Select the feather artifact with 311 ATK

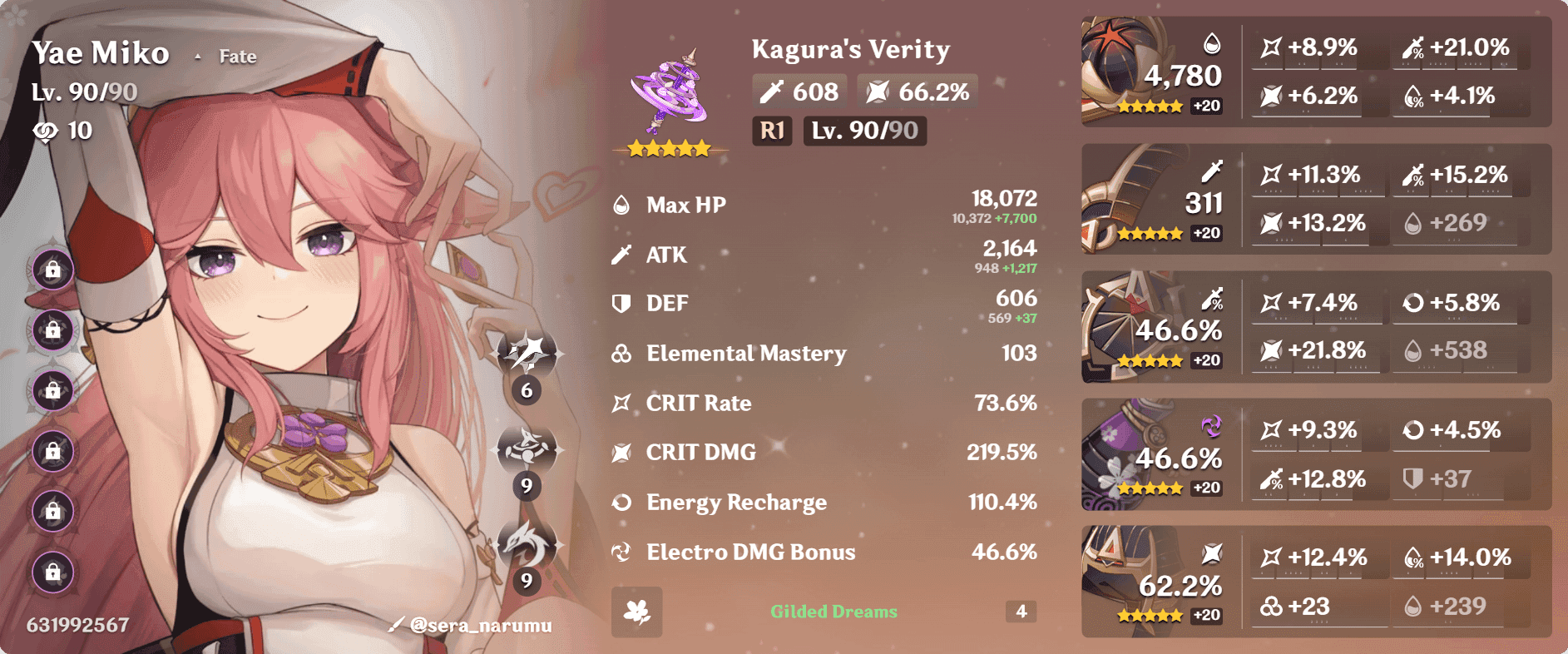(1153, 200)
